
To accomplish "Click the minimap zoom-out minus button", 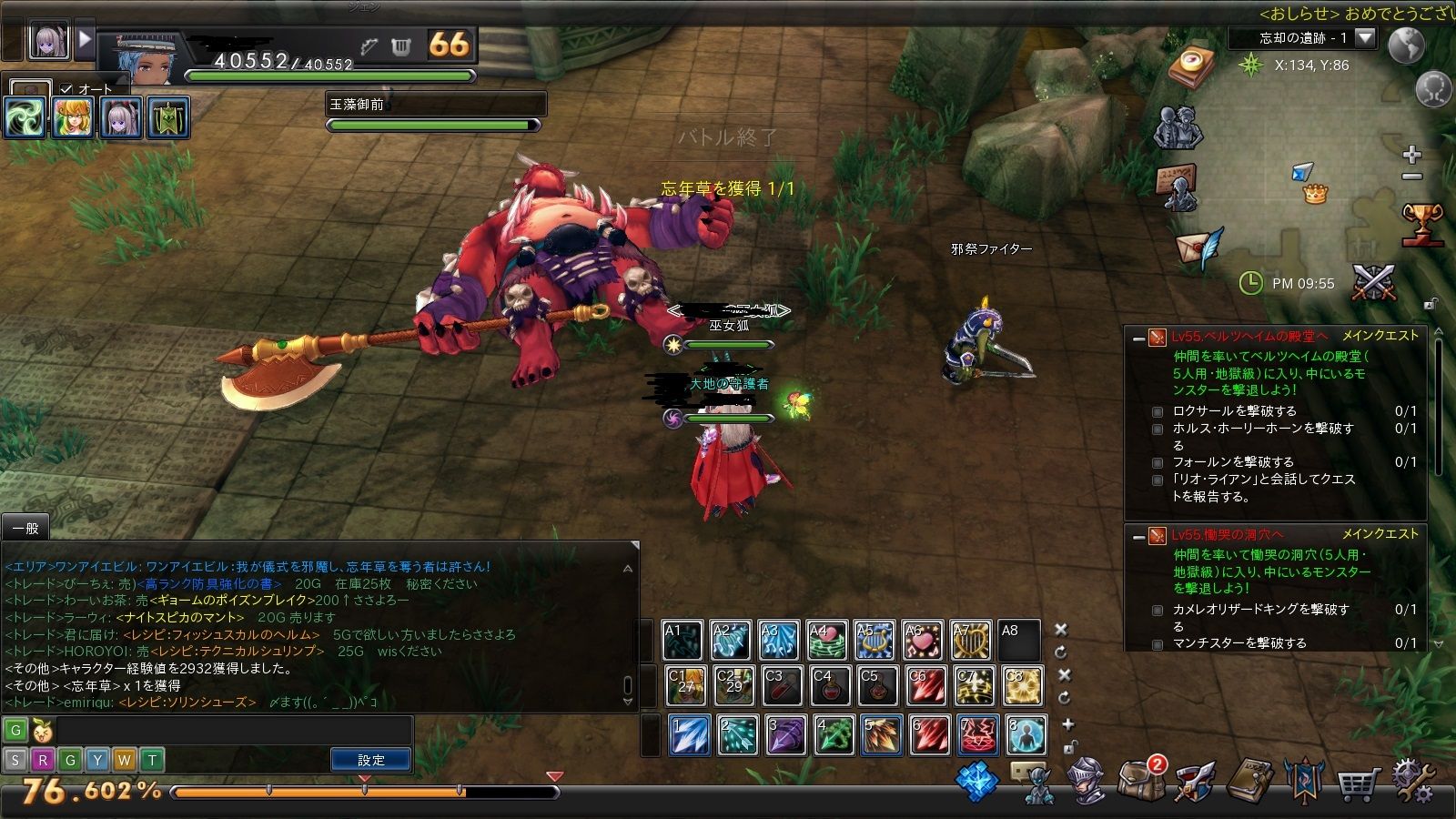I will [x=1411, y=177].
